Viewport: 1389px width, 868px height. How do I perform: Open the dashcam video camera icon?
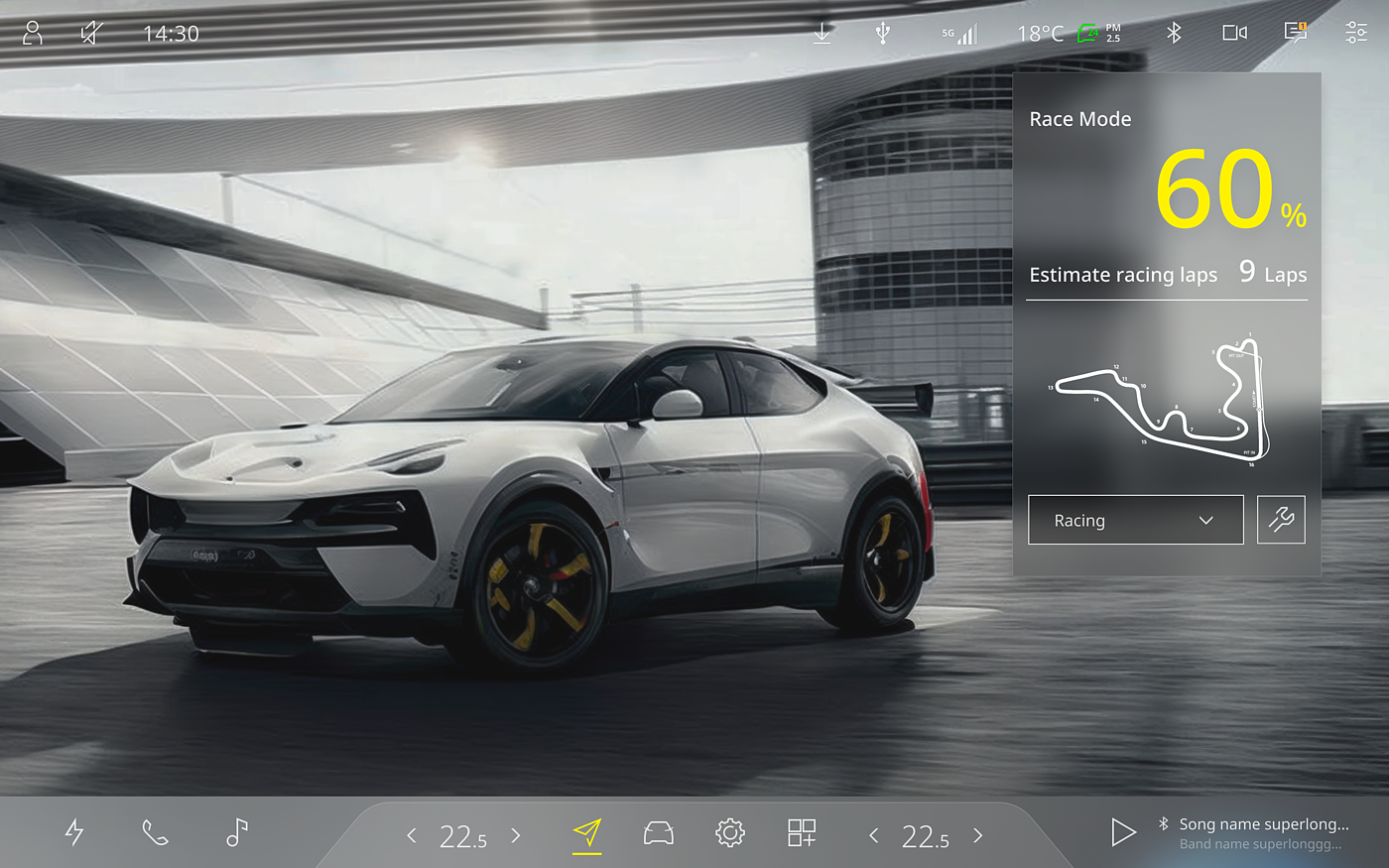click(x=1234, y=34)
